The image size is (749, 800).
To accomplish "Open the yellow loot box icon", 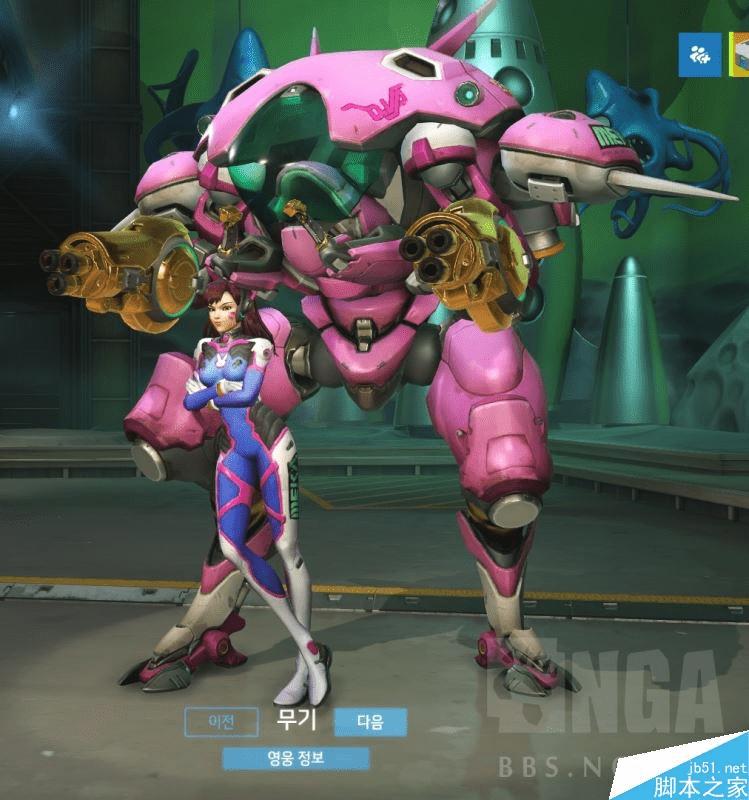I will (742, 54).
